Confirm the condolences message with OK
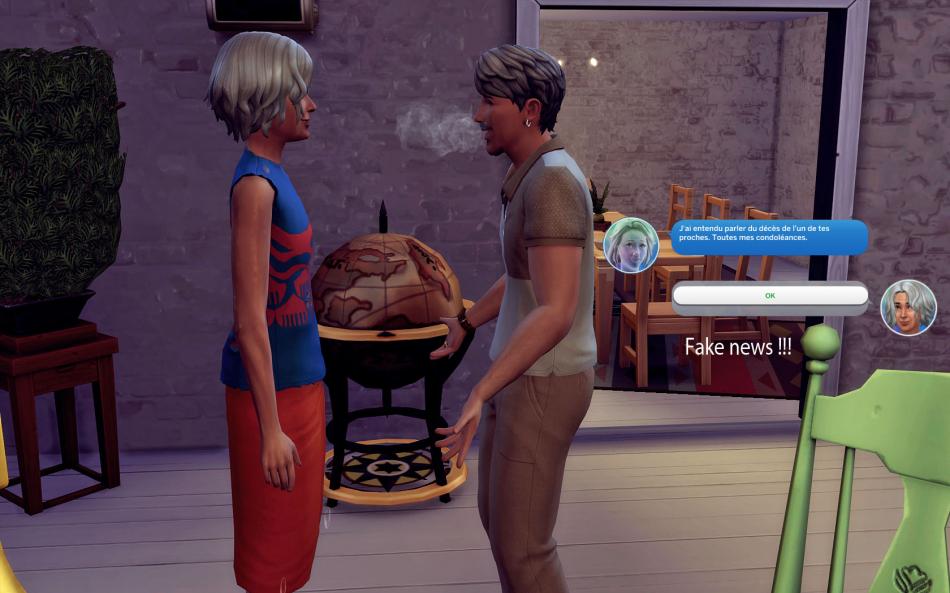 point(769,296)
